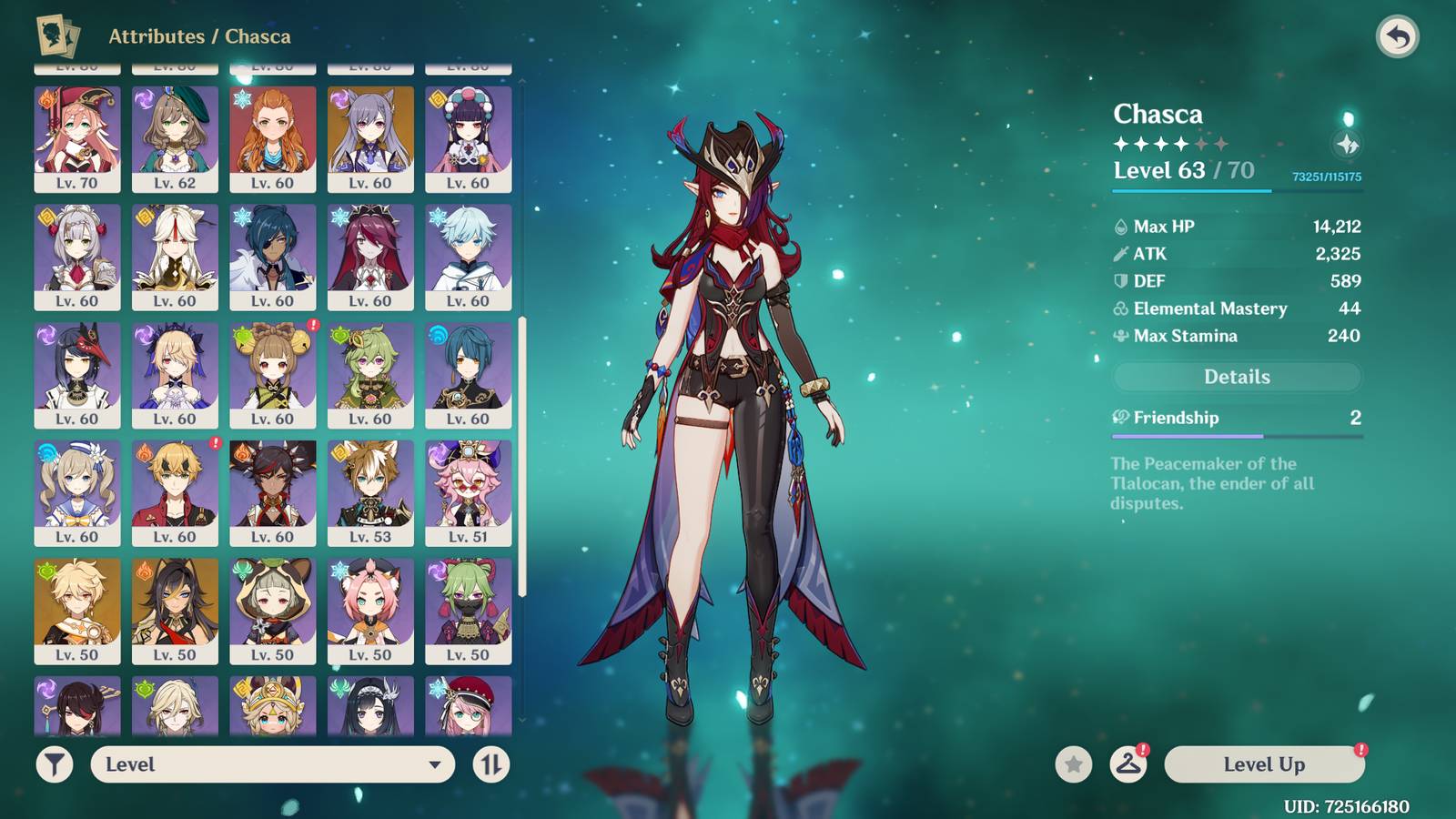Screen dimensions: 1456x819
Task: Open the character filter funnel
Action: (55, 764)
